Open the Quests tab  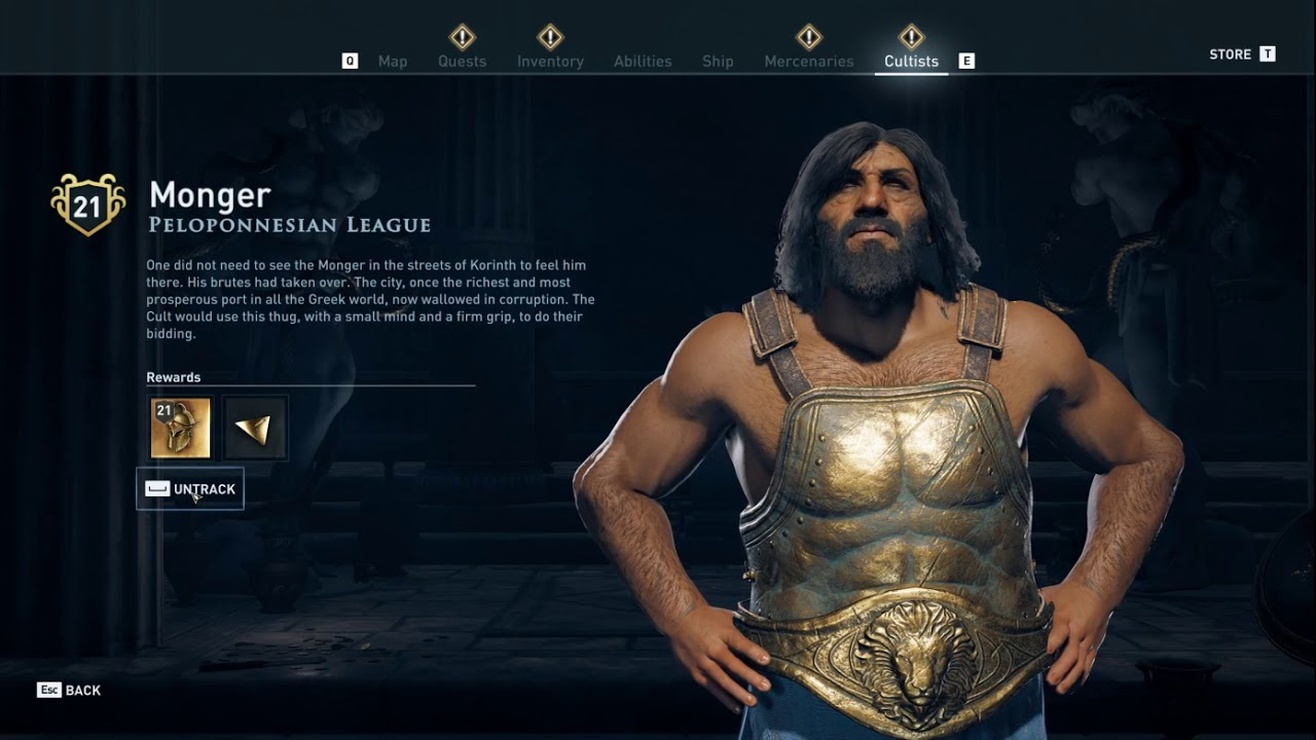point(461,61)
